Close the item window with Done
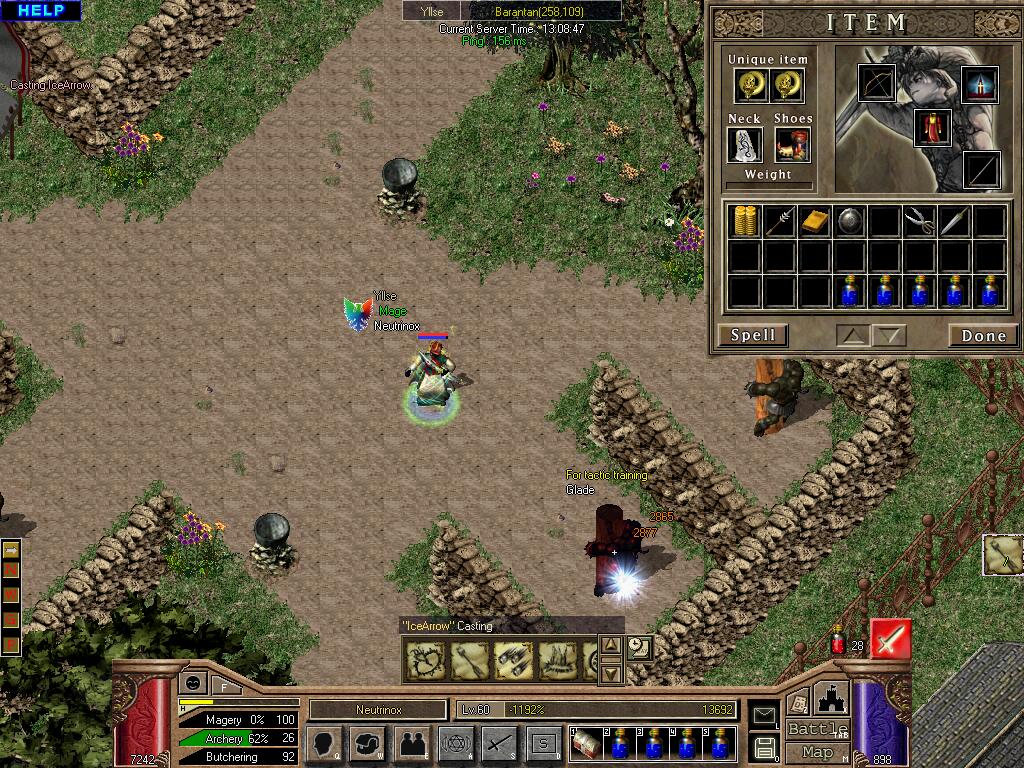Viewport: 1024px width, 768px height. point(983,335)
